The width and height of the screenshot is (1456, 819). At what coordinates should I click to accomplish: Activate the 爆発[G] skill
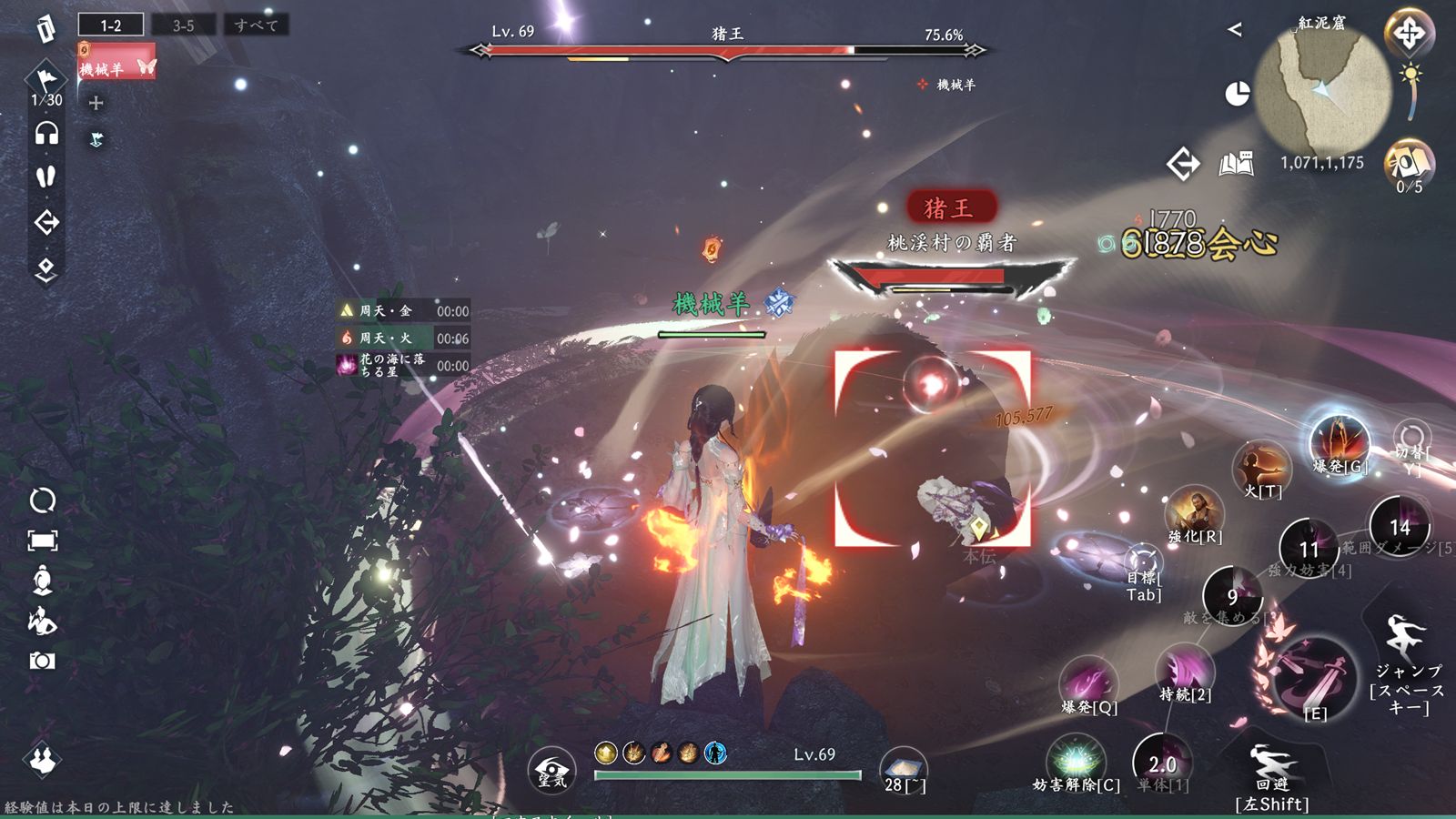(1339, 441)
